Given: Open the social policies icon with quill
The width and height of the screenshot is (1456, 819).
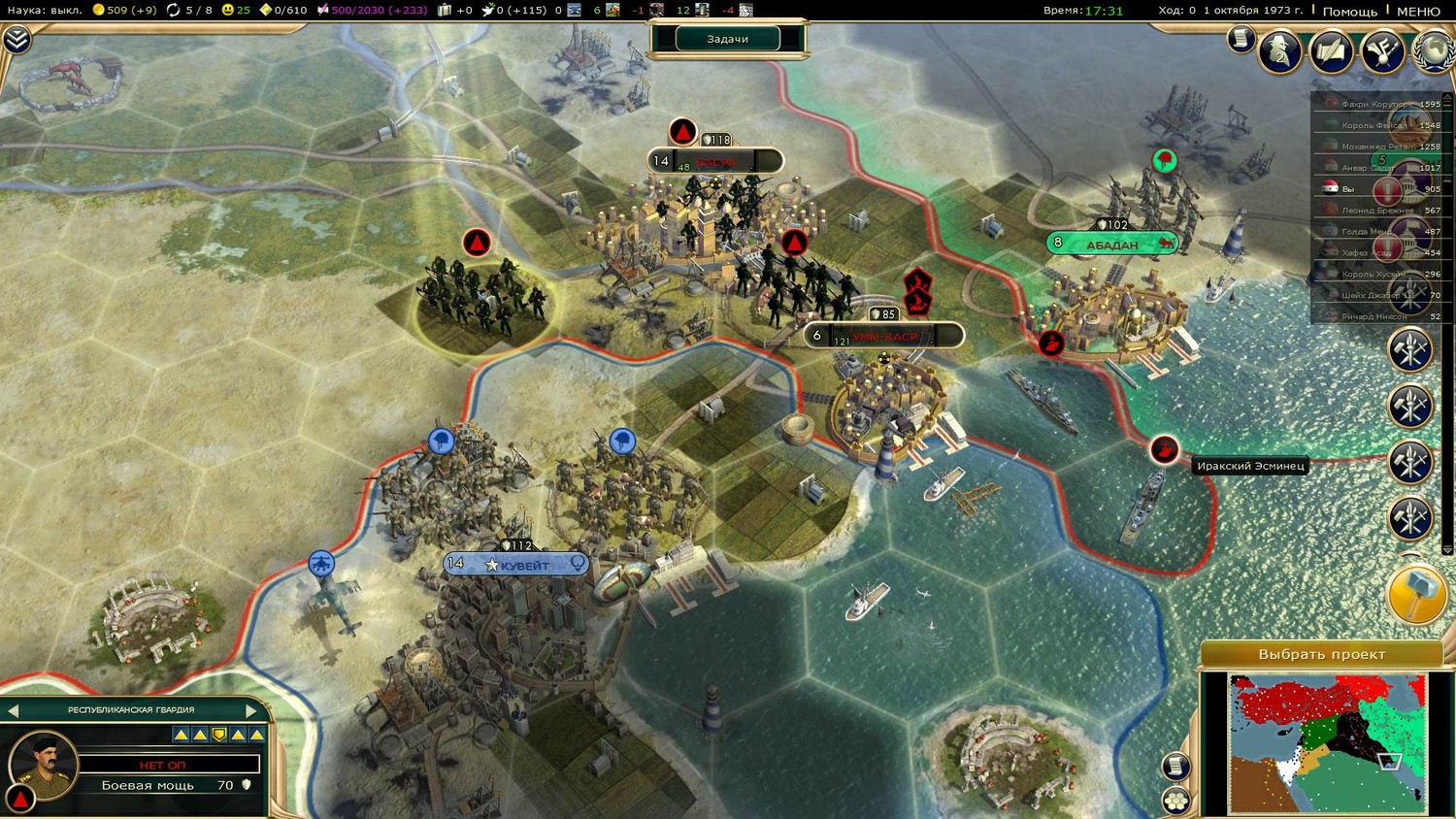Looking at the screenshot, I should coord(1331,50).
